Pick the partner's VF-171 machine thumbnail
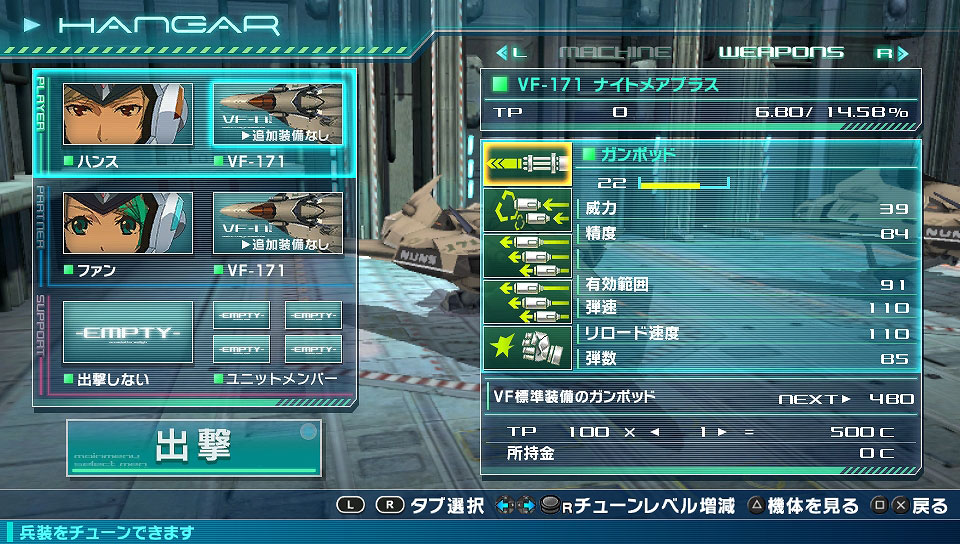This screenshot has height=544, width=960. tap(277, 223)
